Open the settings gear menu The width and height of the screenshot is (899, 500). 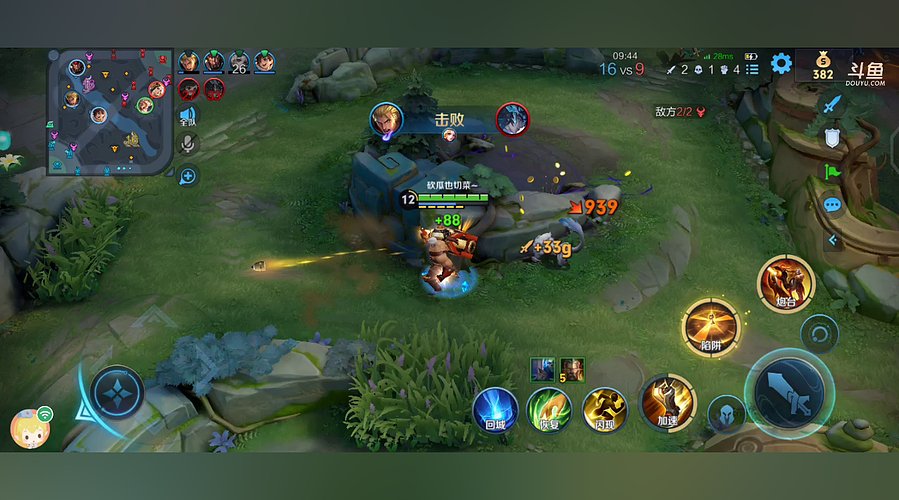pyautogui.click(x=781, y=66)
